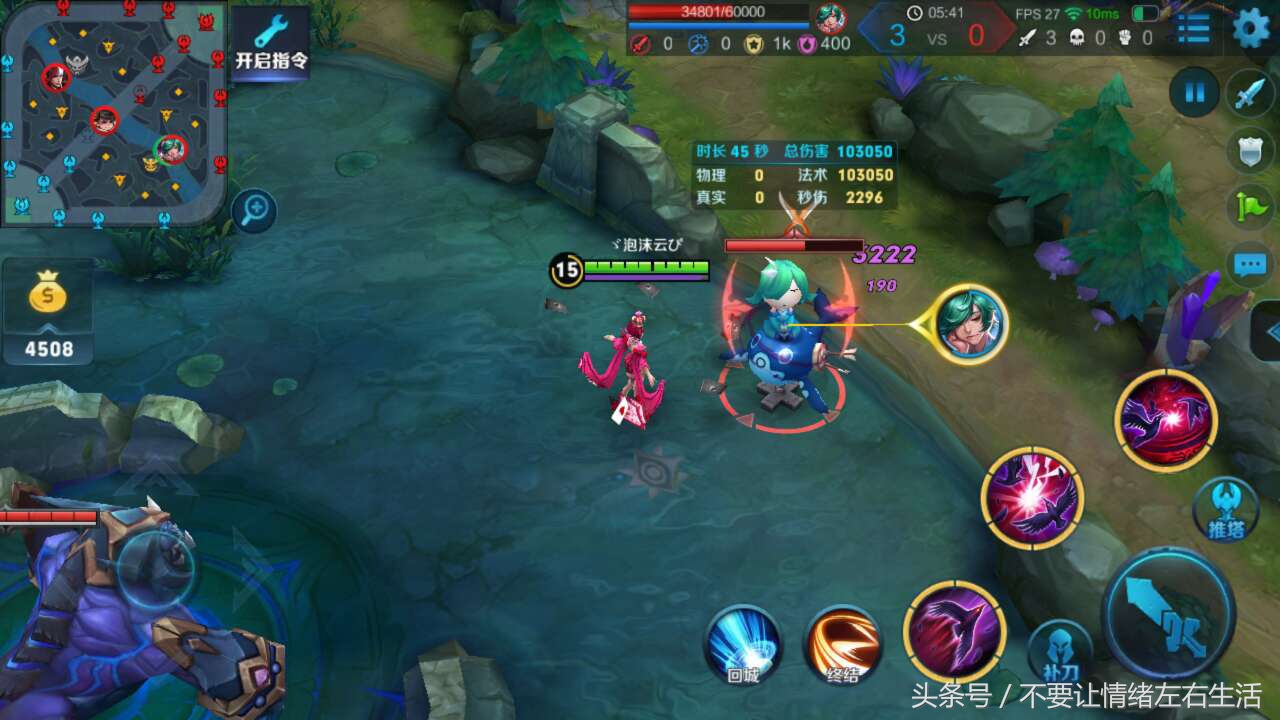1280x720 pixels.
Task: Tap the shield signal icon
Action: click(1250, 151)
